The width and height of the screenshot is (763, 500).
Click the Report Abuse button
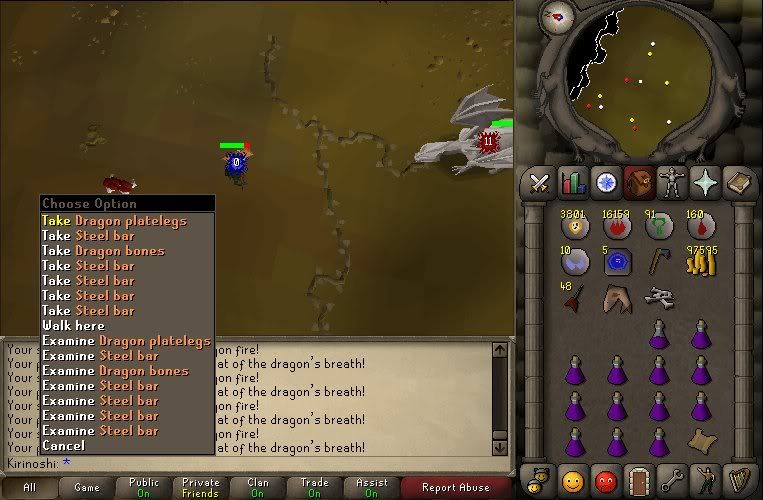pos(454,488)
